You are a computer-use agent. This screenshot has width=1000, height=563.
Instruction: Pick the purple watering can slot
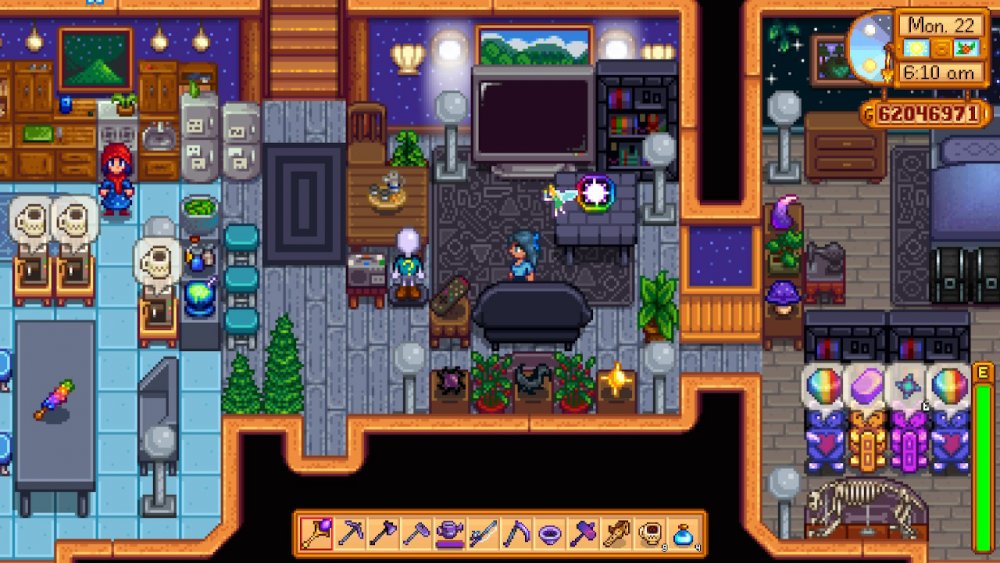(x=450, y=534)
